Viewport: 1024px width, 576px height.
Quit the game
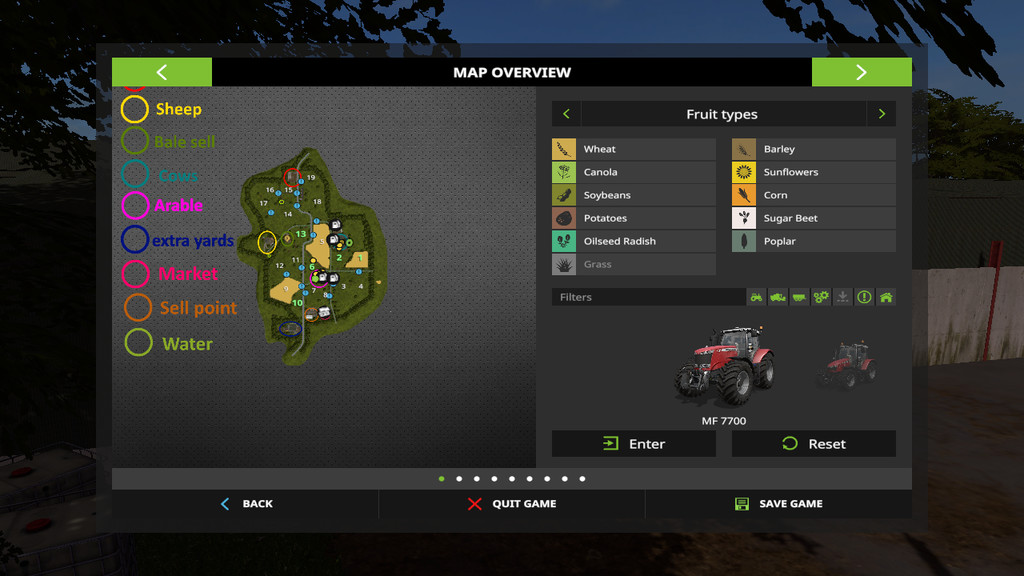(512, 504)
